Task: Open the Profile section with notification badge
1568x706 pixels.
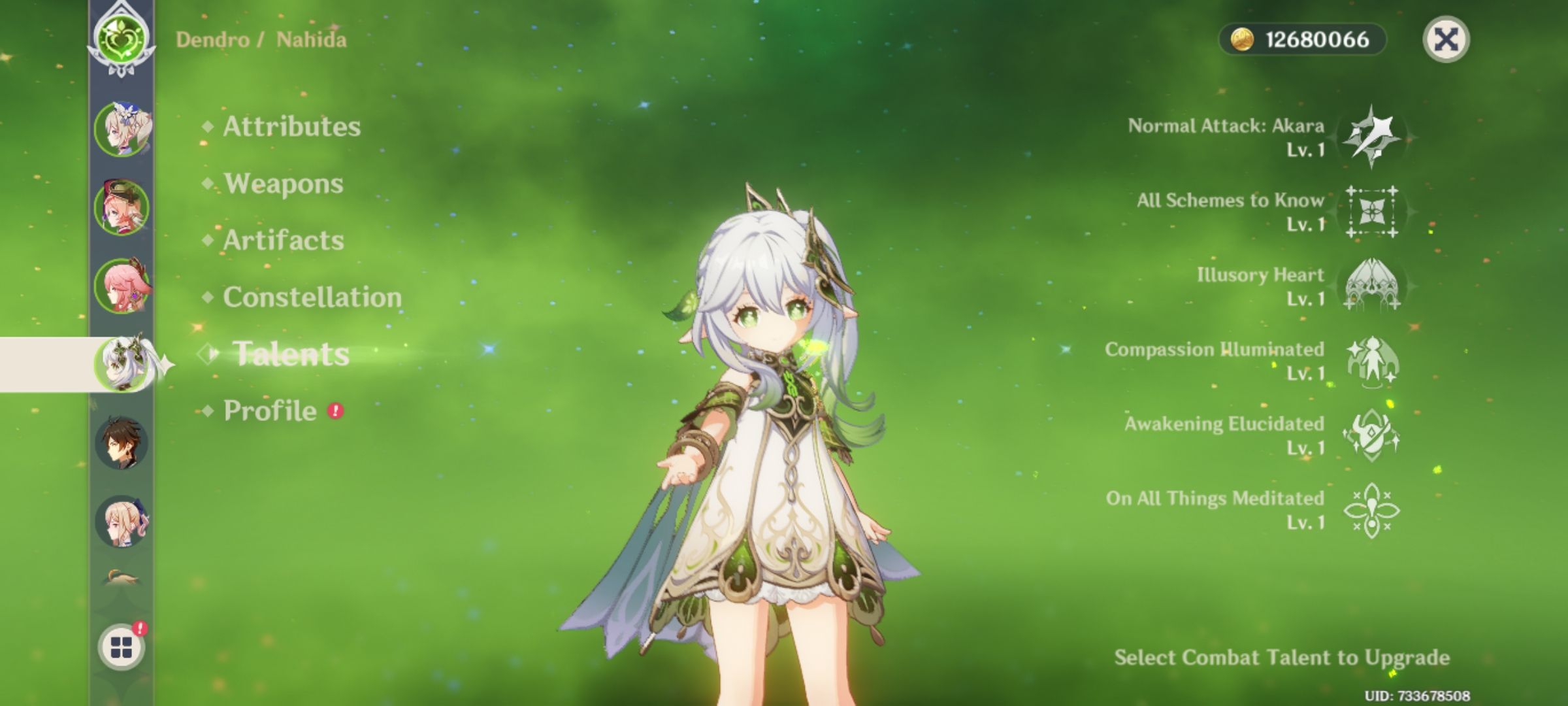Action: click(x=268, y=411)
